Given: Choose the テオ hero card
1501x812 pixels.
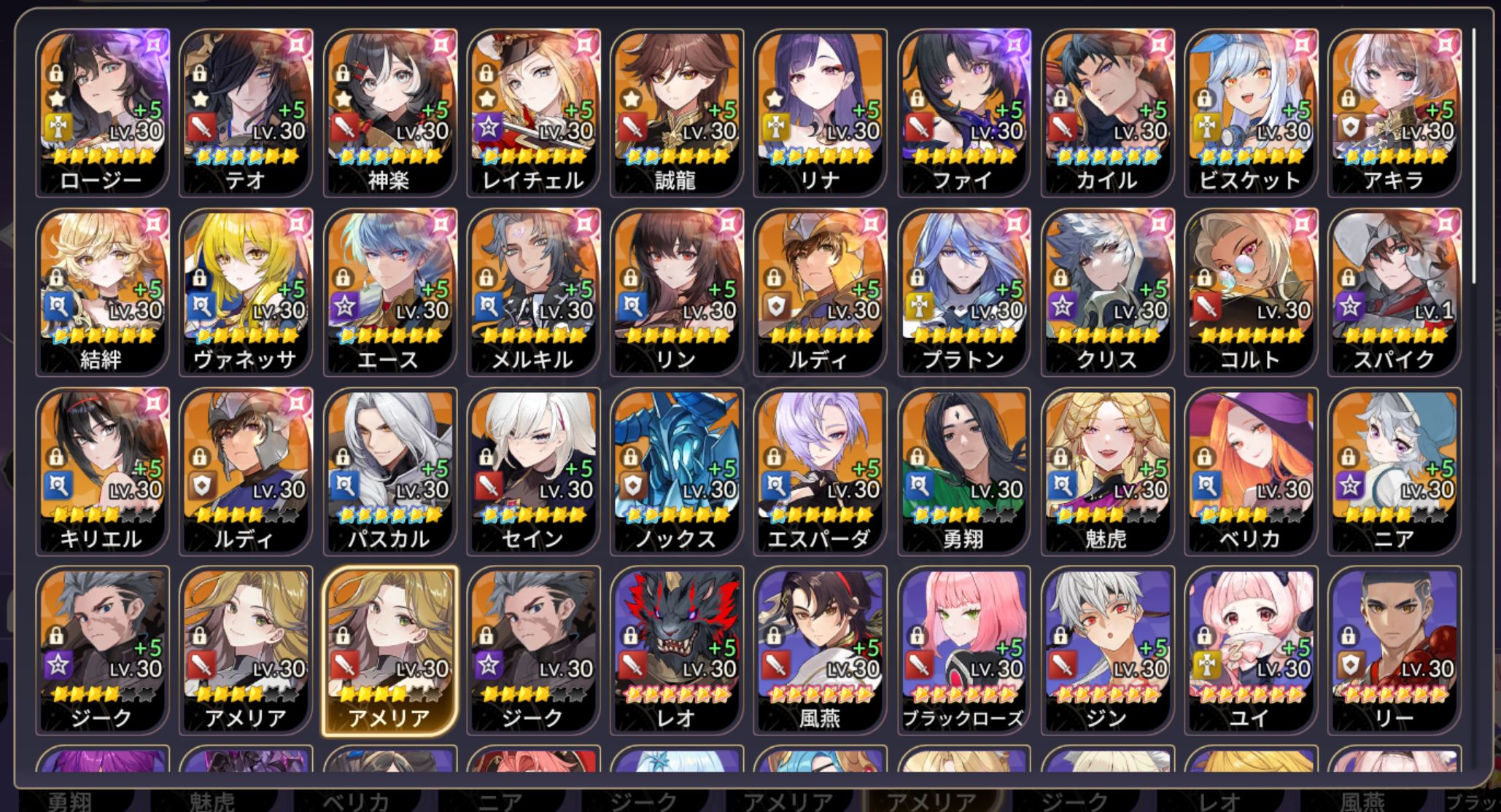Looking at the screenshot, I should click(246, 113).
